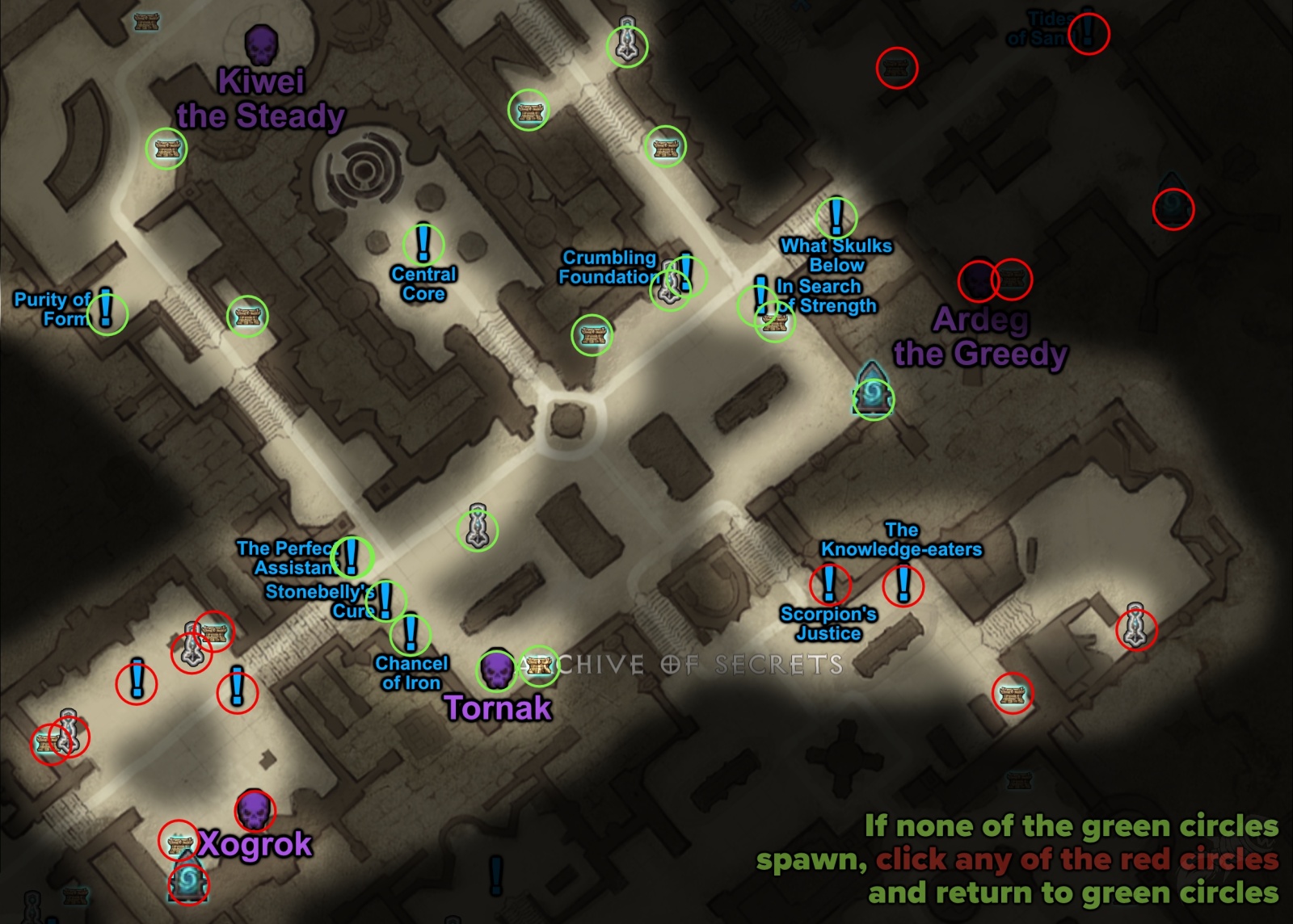Click the What Skulks Below label
The height and width of the screenshot is (924, 1293).
[838, 255]
